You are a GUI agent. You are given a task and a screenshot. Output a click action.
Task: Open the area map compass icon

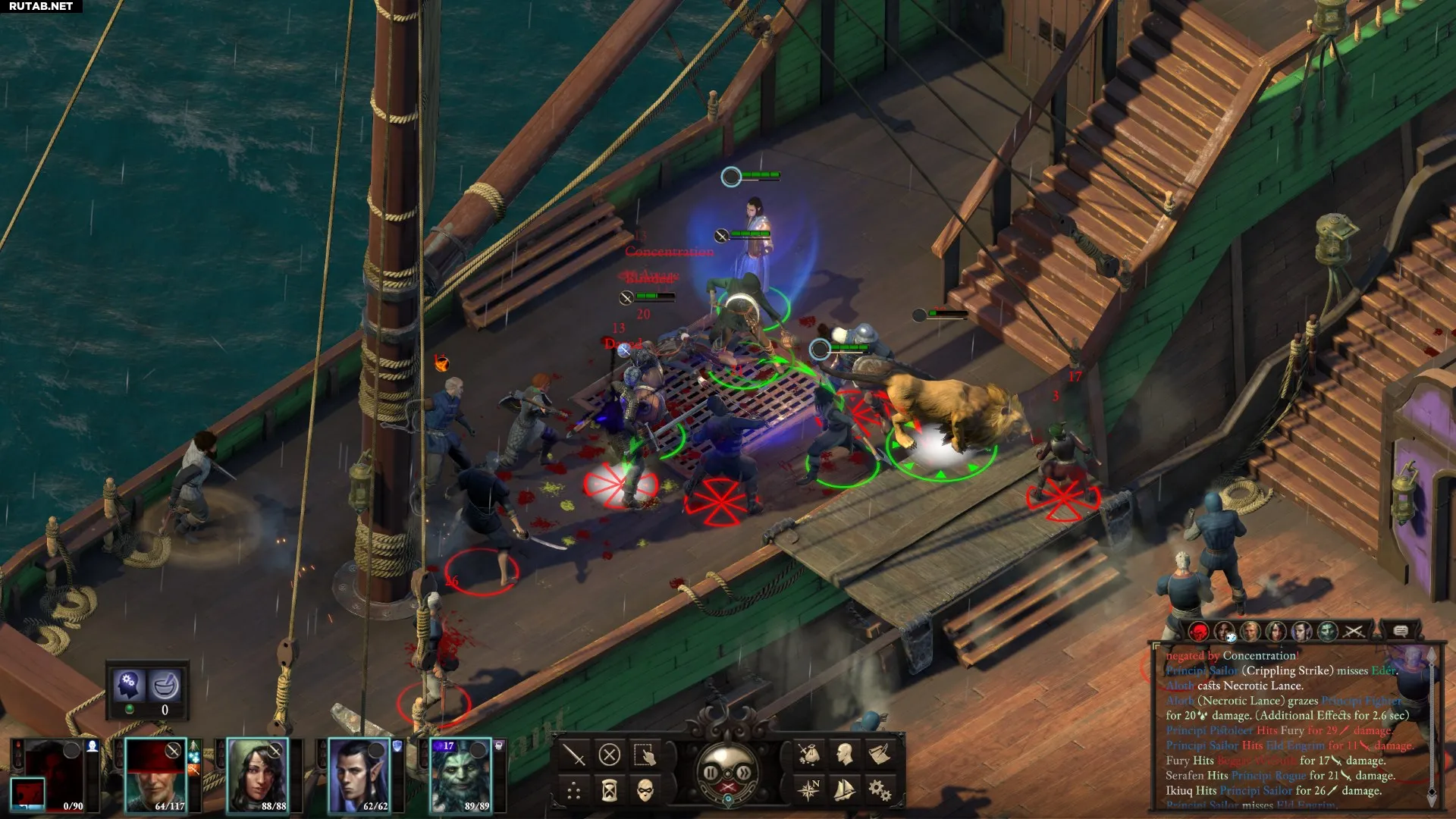pyautogui.click(x=809, y=790)
